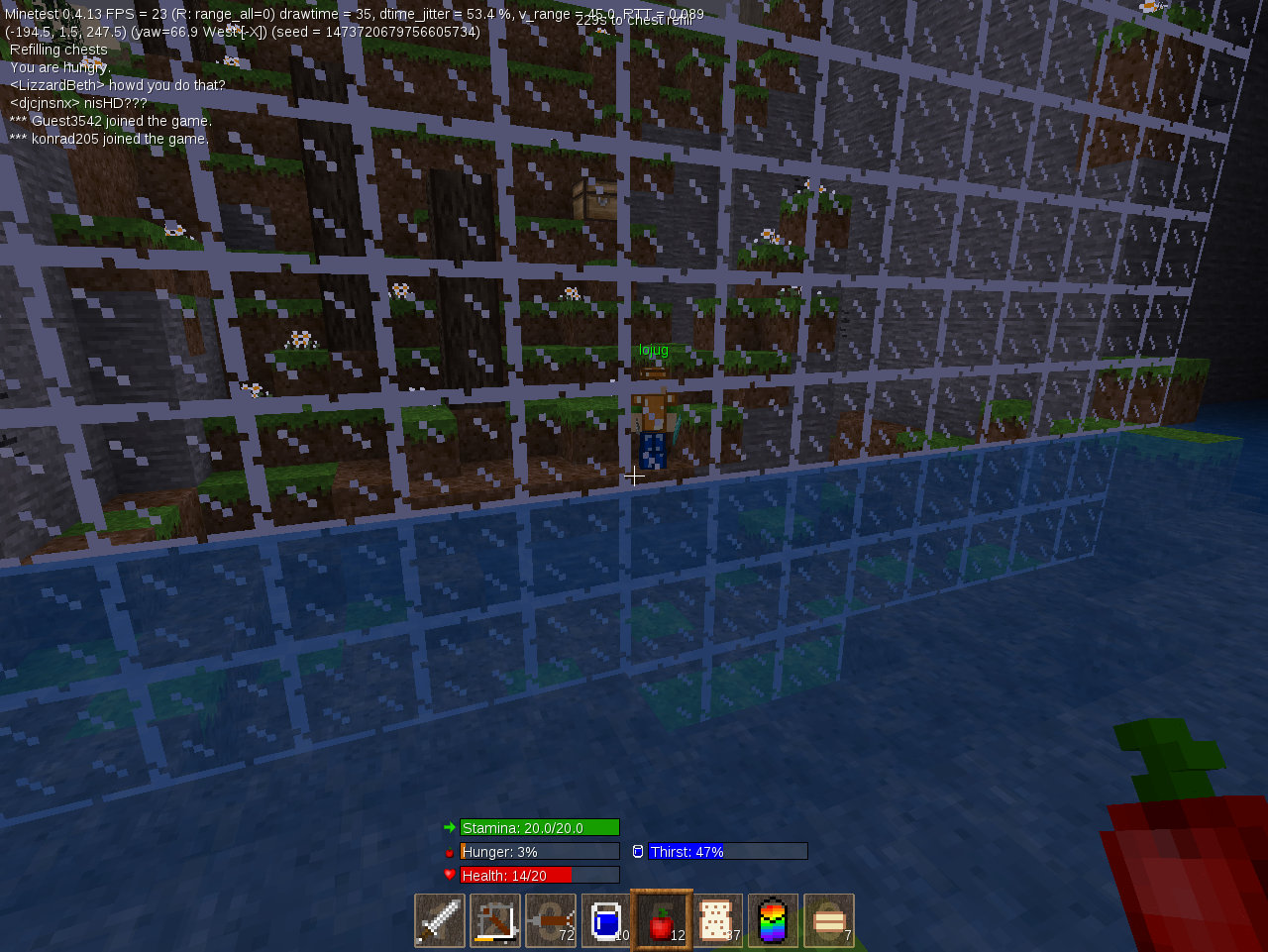Select the water bucket in slot 4
Image resolution: width=1268 pixels, height=952 pixels.
(x=606, y=920)
